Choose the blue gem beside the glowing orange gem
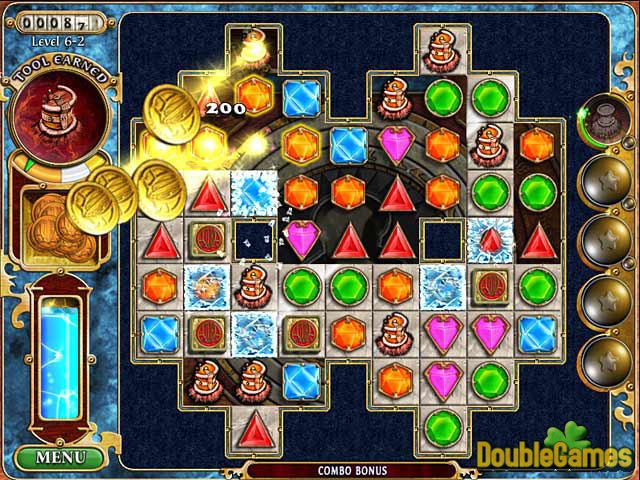Image resolution: width=640 pixels, height=480 pixels. coord(299,97)
